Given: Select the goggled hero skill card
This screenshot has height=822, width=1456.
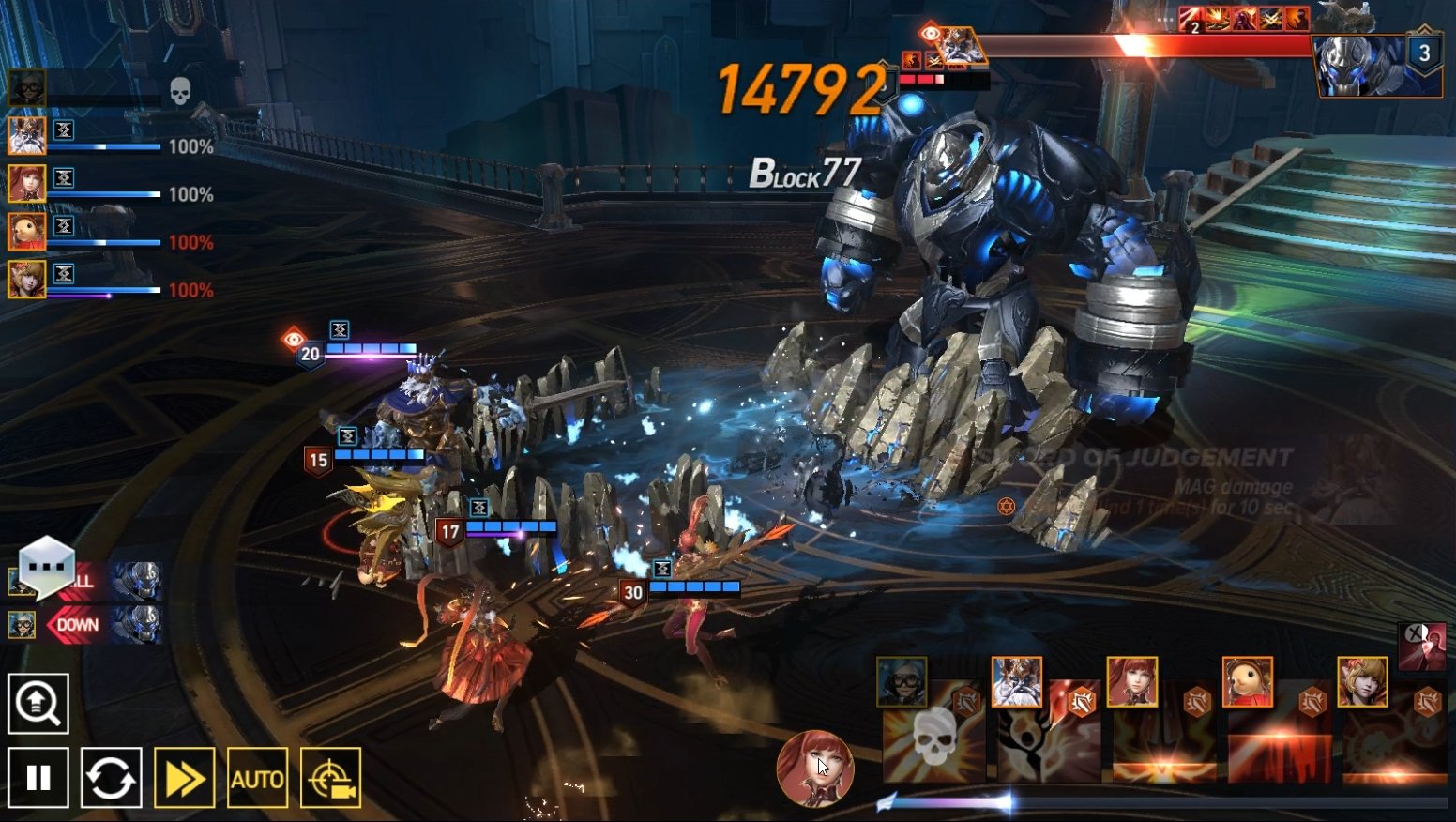Looking at the screenshot, I should 933,732.
